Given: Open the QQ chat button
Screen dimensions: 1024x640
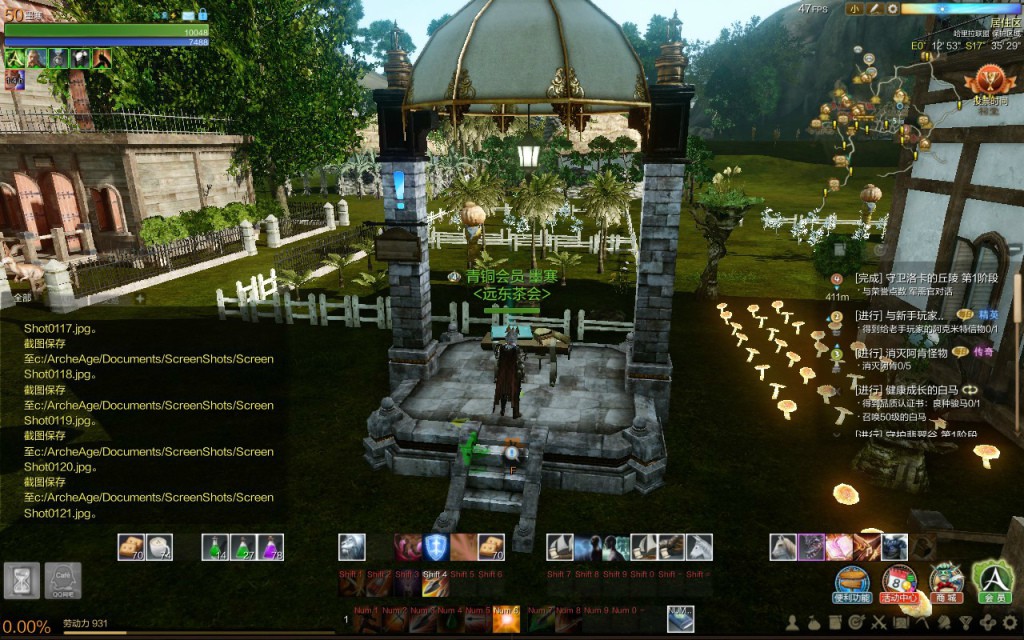Looking at the screenshot, I should (62, 581).
